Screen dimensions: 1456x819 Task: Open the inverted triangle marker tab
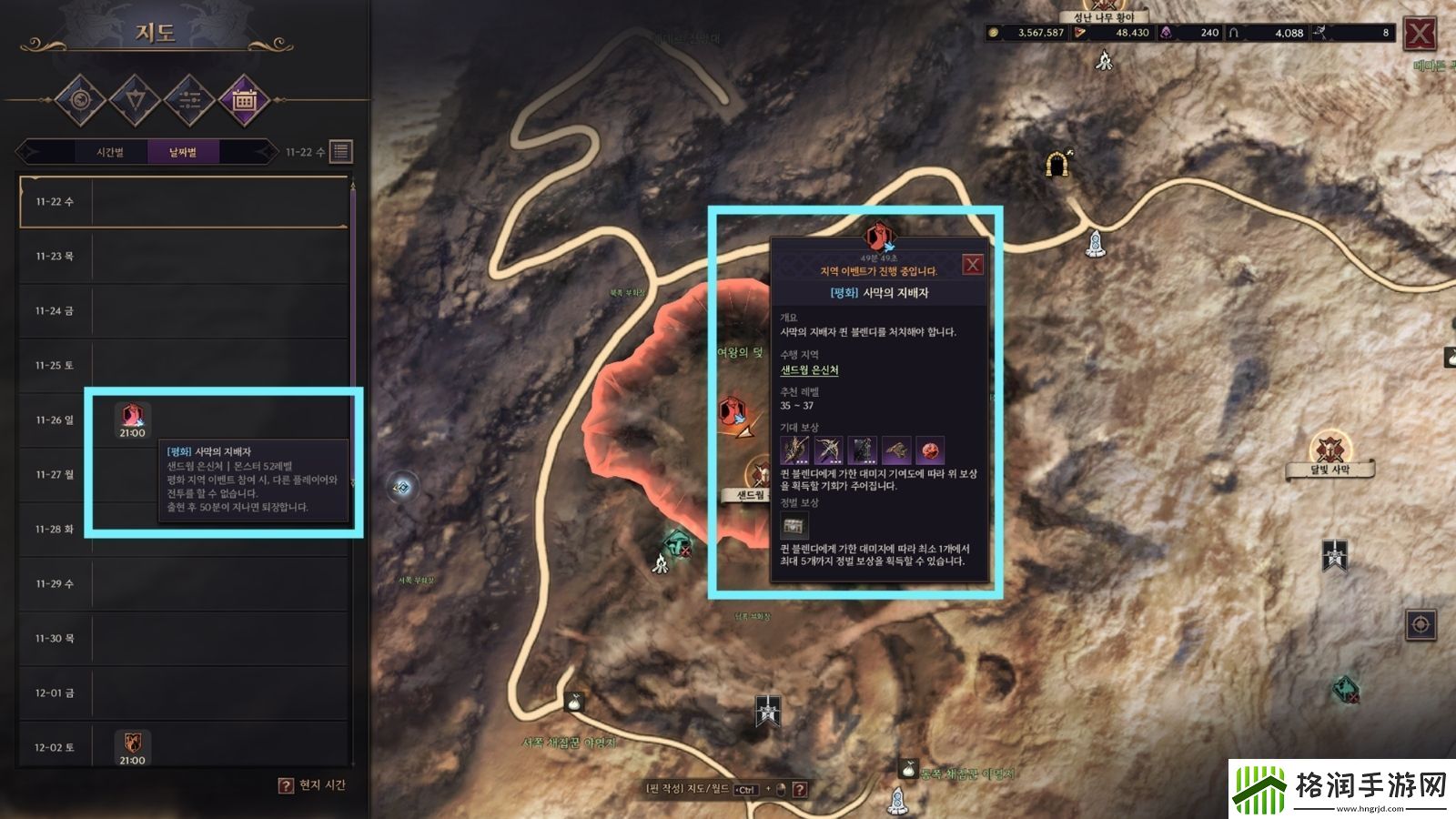tap(135, 99)
